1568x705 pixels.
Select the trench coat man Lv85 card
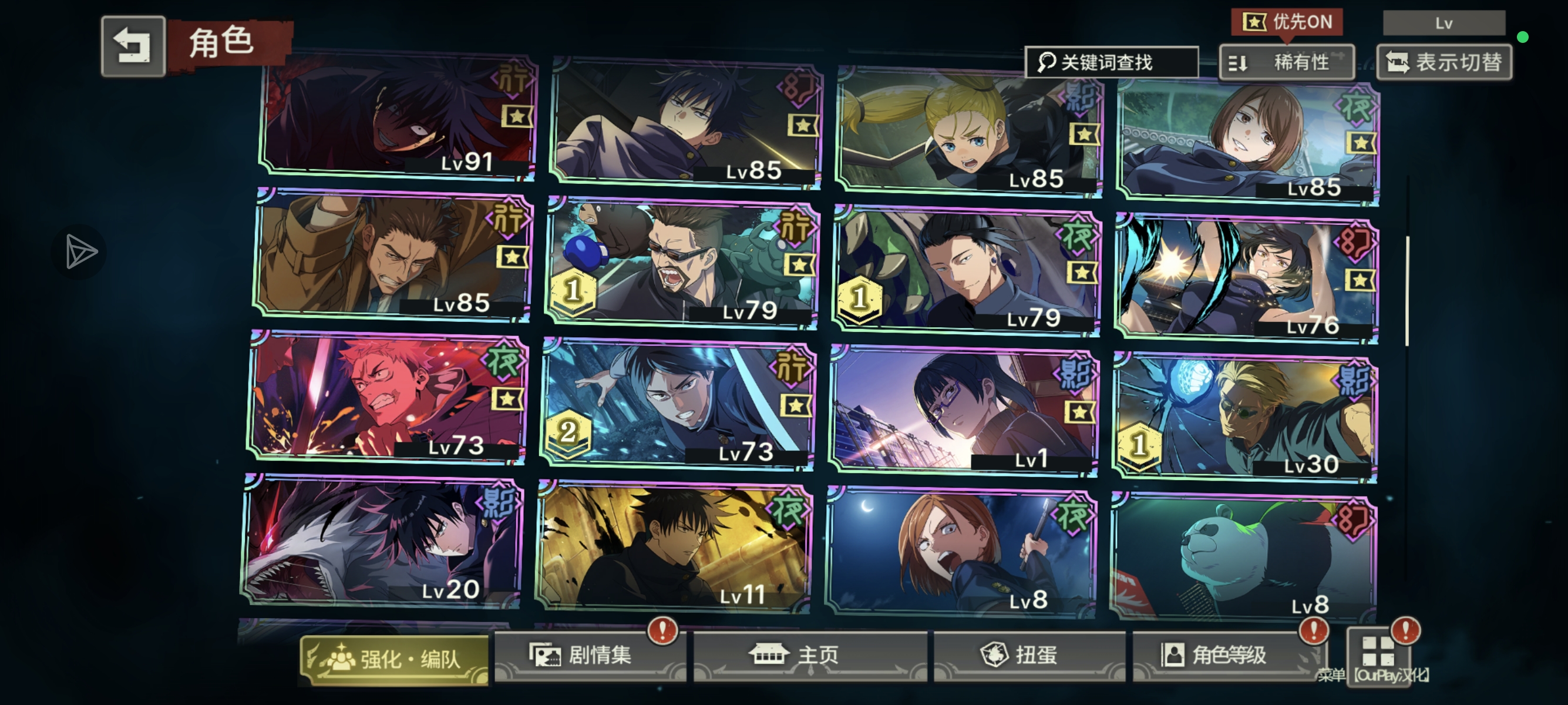[x=393, y=256]
